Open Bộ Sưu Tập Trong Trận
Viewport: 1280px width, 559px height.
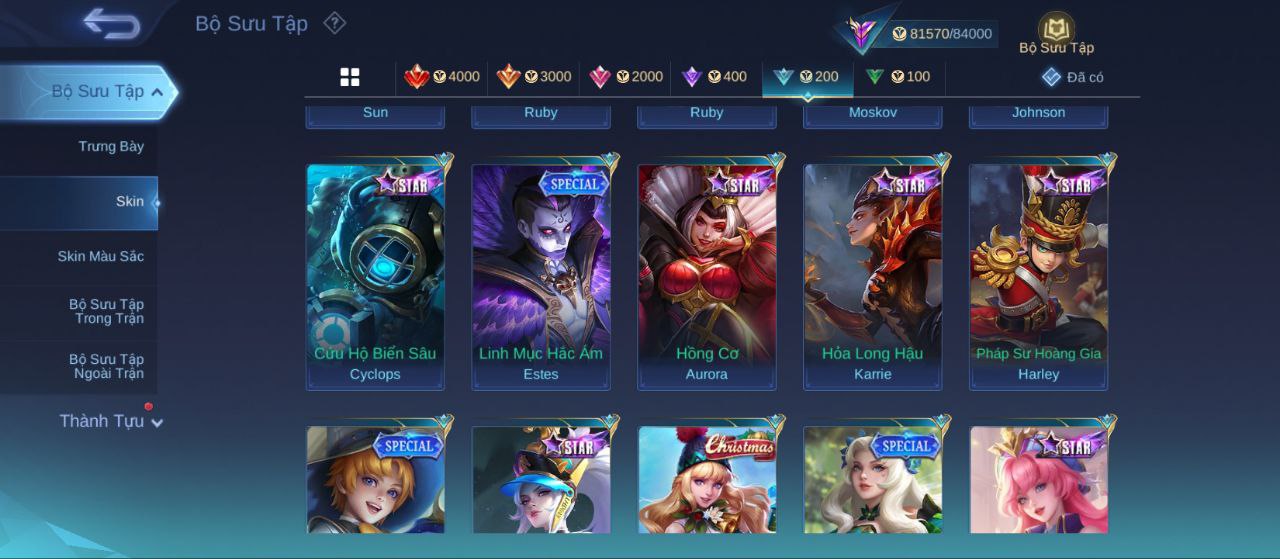[x=106, y=312]
